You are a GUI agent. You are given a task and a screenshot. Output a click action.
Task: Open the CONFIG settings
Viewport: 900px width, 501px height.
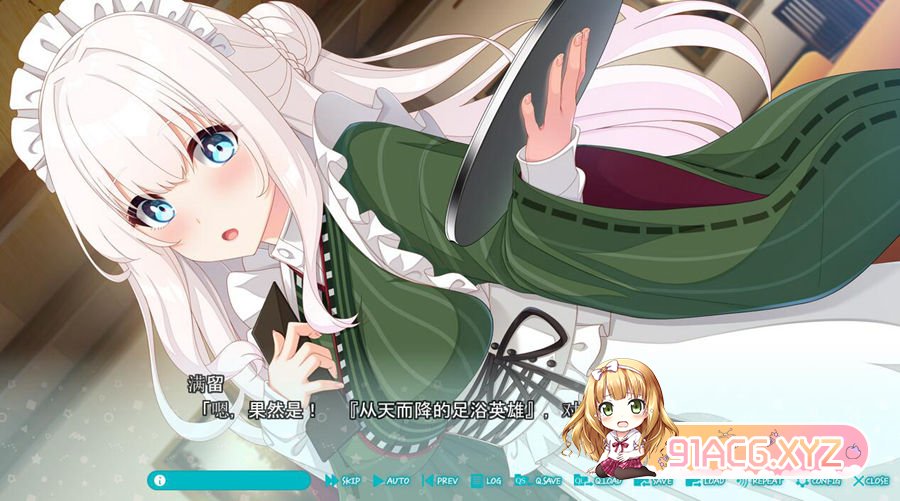[820, 481]
